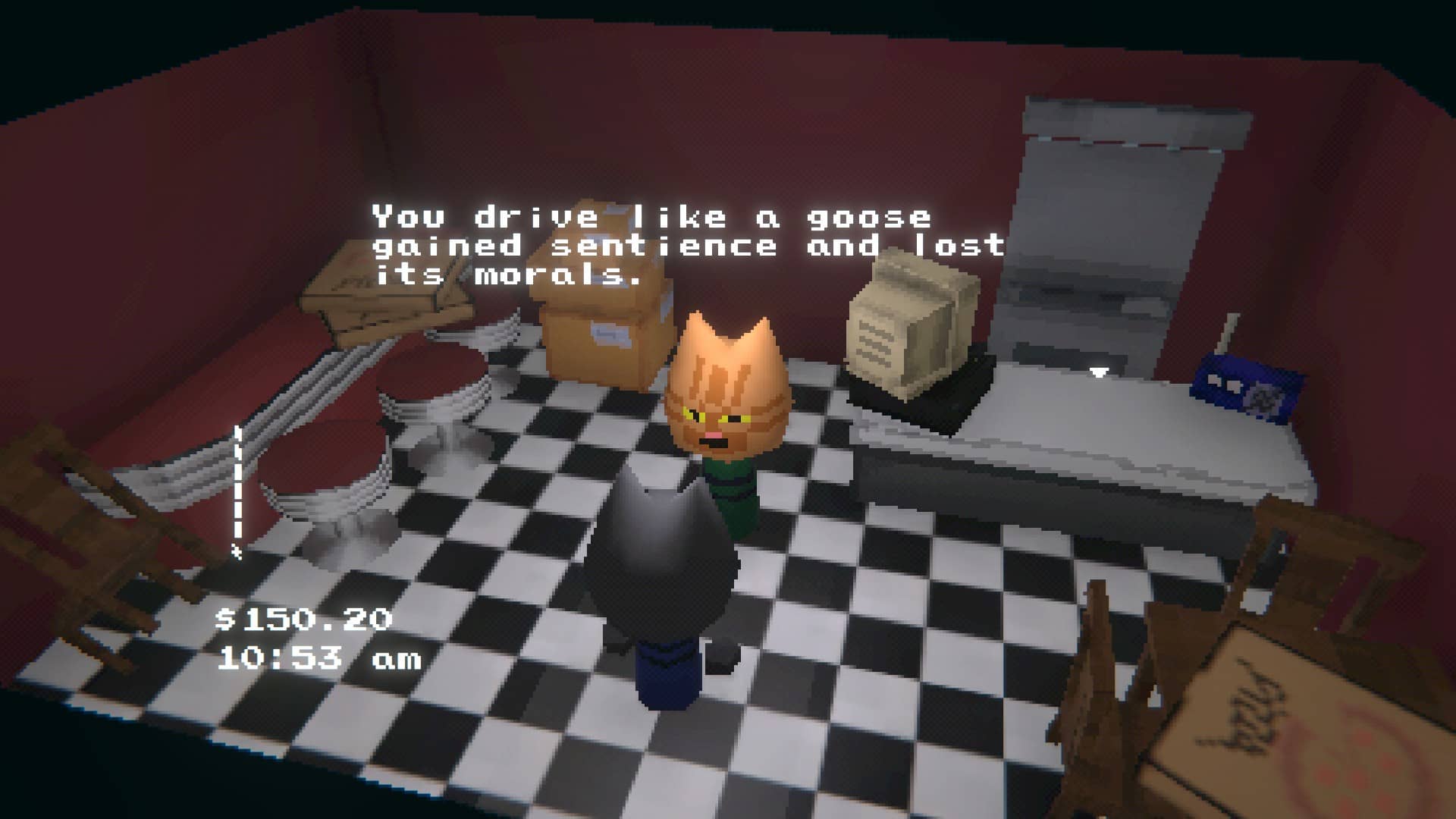
Task: Advance dialogue with the white arrow indicator
Action: pyautogui.click(x=1100, y=372)
